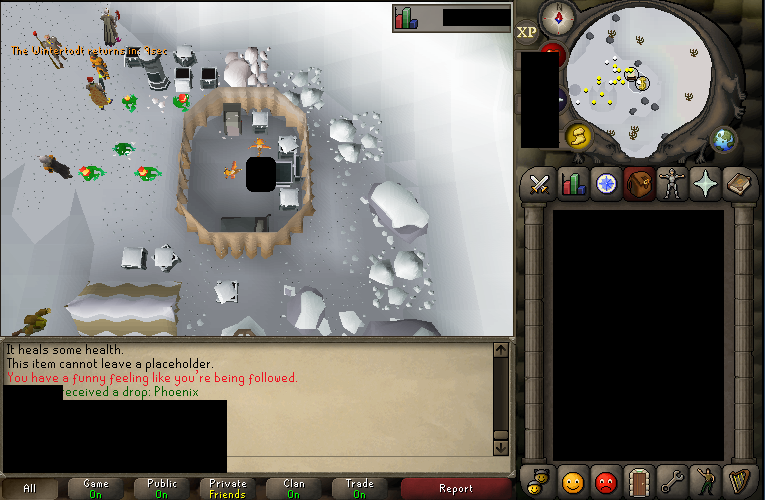Open the Settings wrench tab
The image size is (765, 500).
(672, 481)
